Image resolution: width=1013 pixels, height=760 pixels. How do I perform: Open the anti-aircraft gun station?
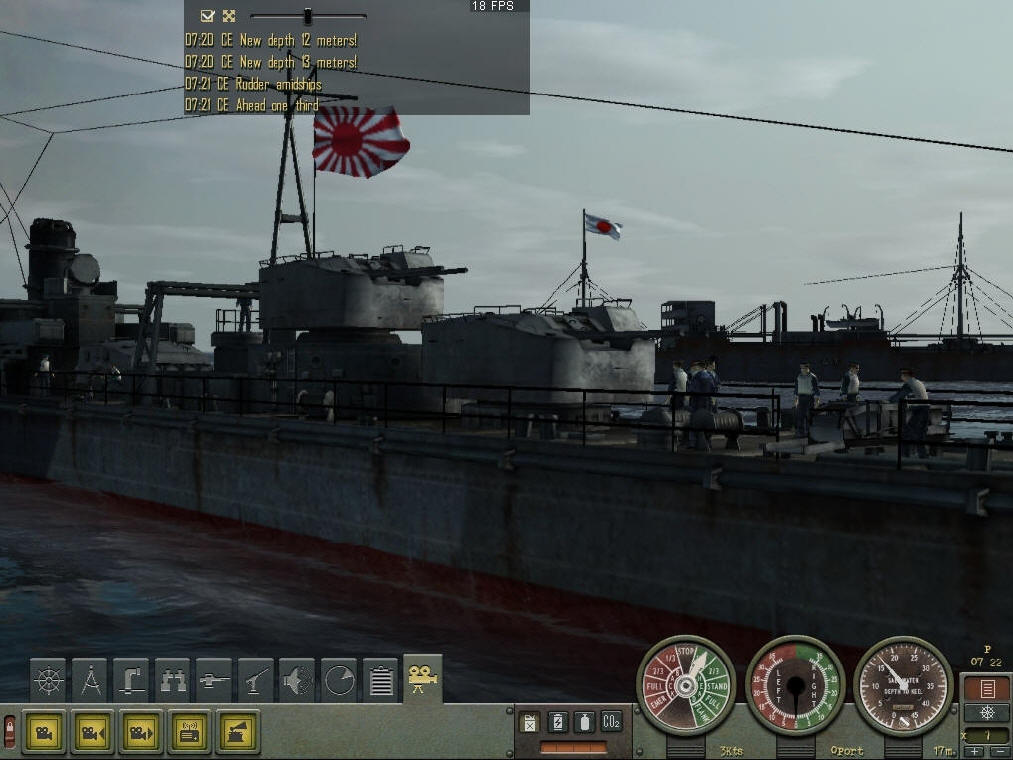point(256,680)
